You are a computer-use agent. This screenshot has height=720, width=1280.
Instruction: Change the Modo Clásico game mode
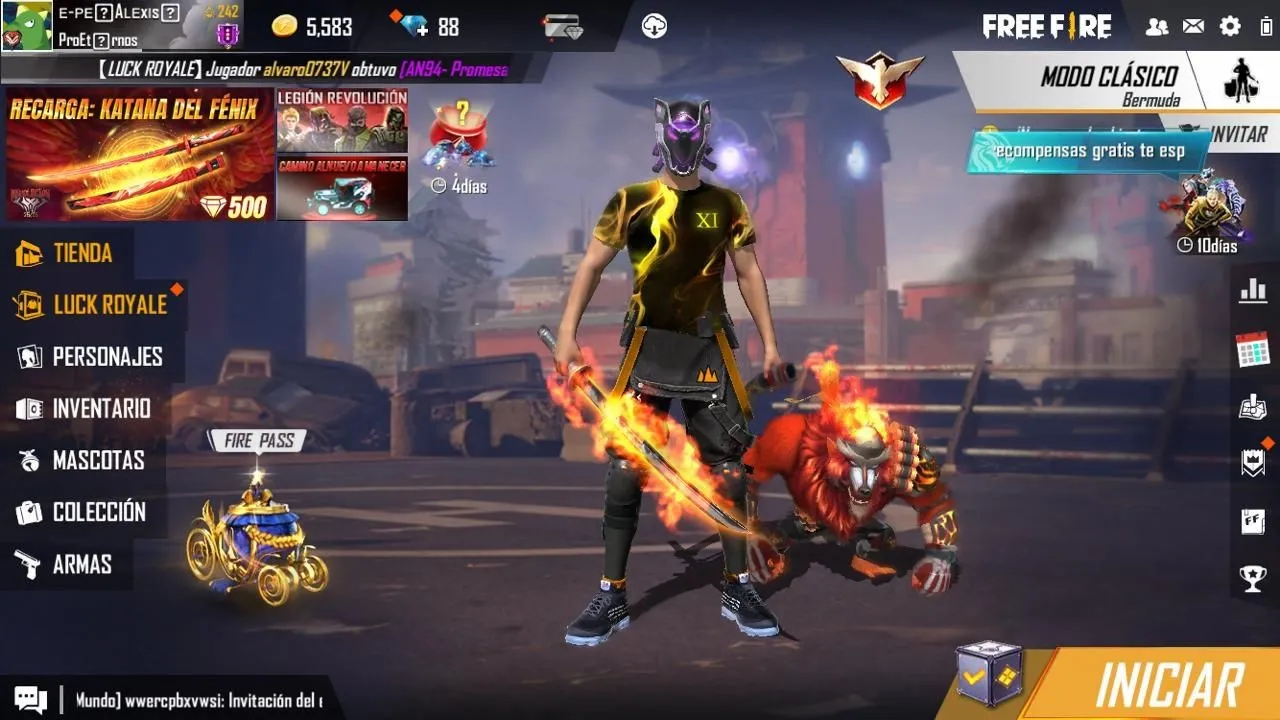[1109, 82]
